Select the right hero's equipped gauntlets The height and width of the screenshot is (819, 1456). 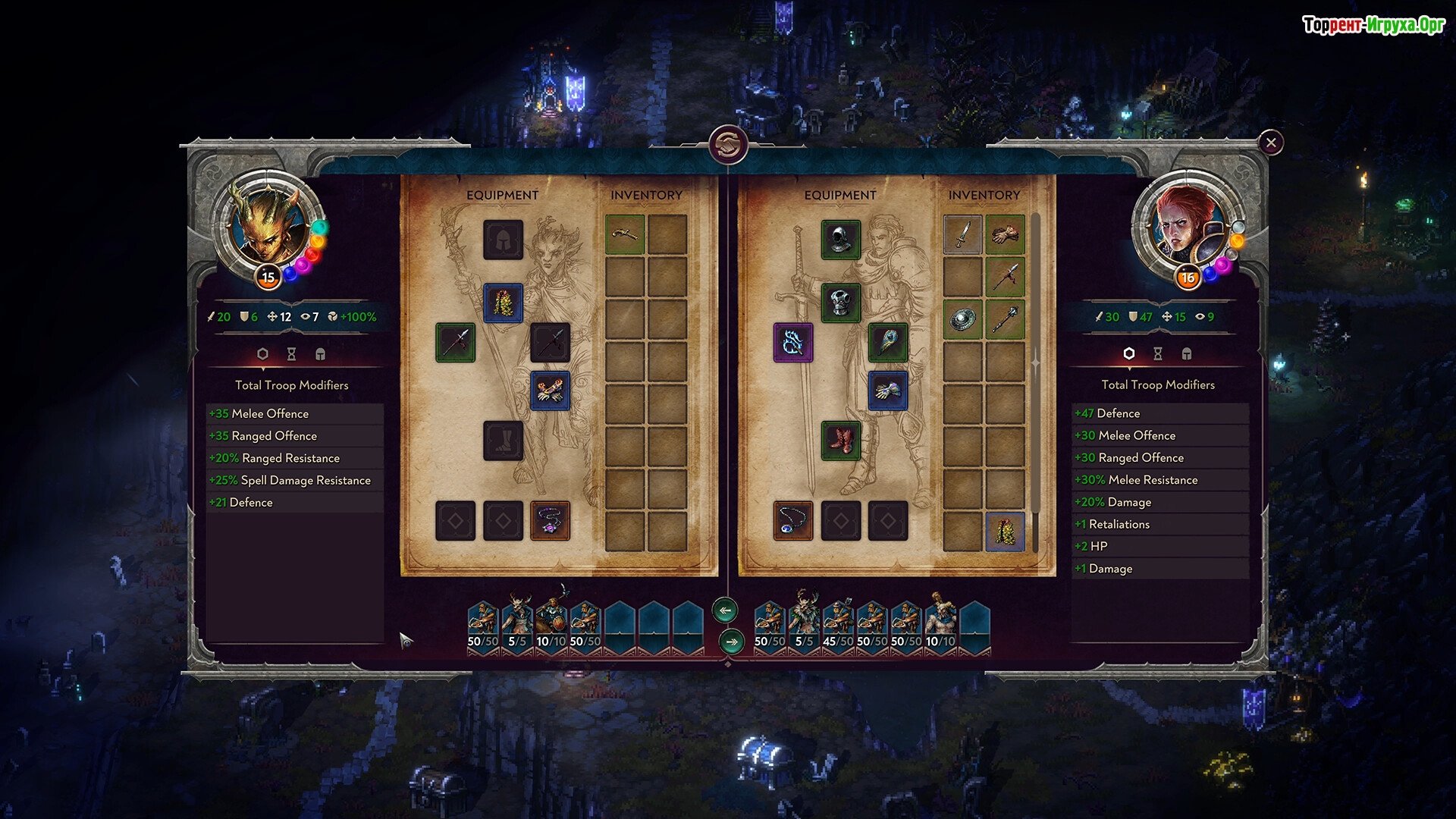pos(888,391)
